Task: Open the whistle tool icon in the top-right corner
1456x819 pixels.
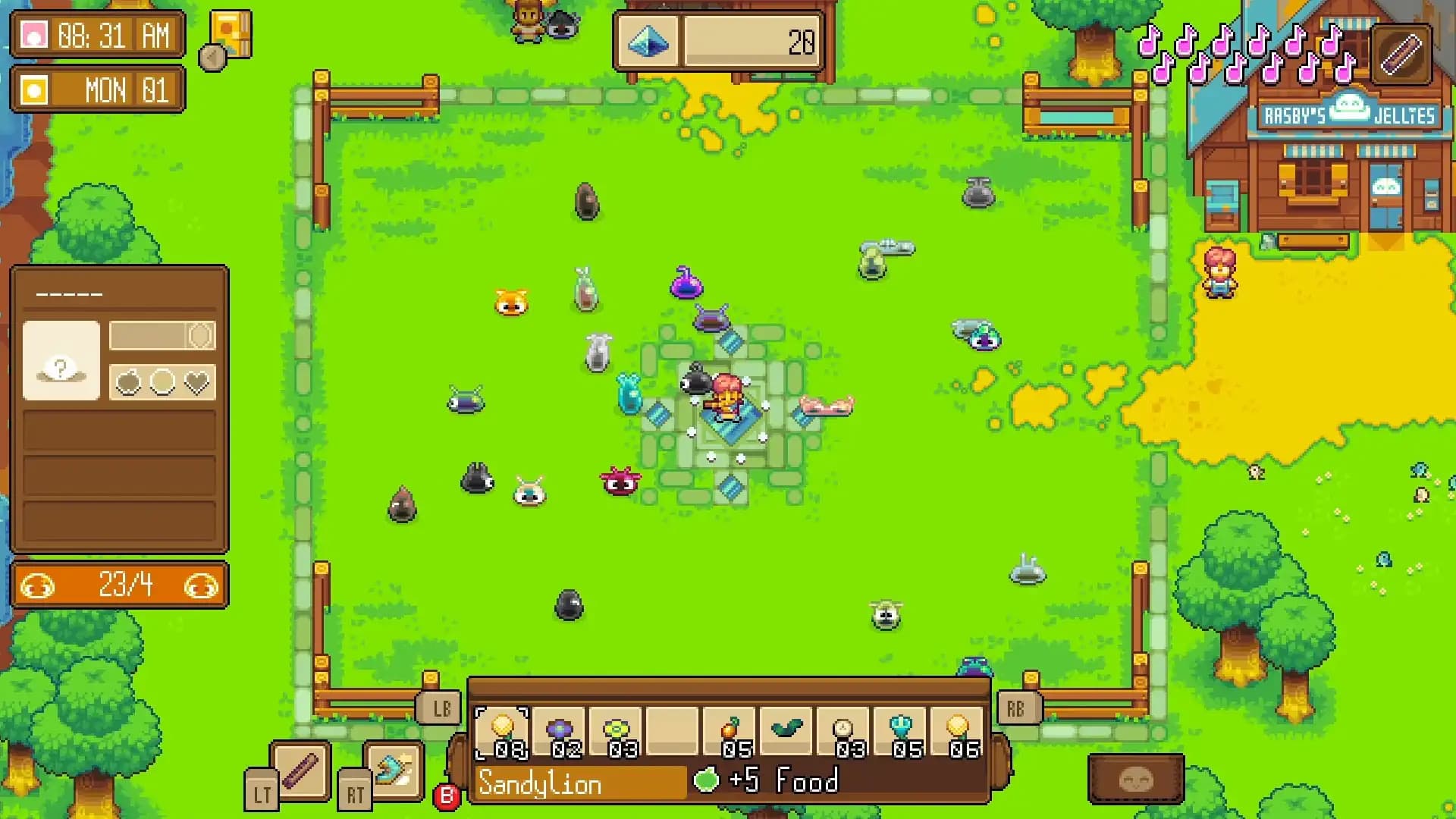Action: tap(1399, 53)
